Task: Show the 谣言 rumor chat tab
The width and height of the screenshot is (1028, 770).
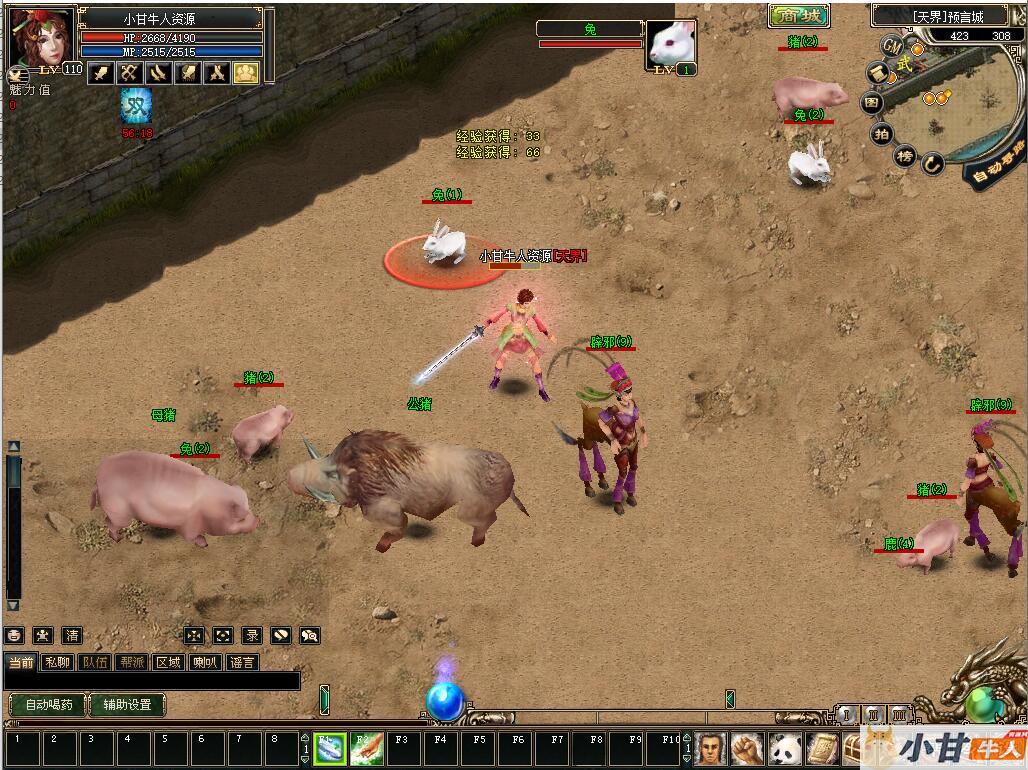Action: pyautogui.click(x=241, y=662)
